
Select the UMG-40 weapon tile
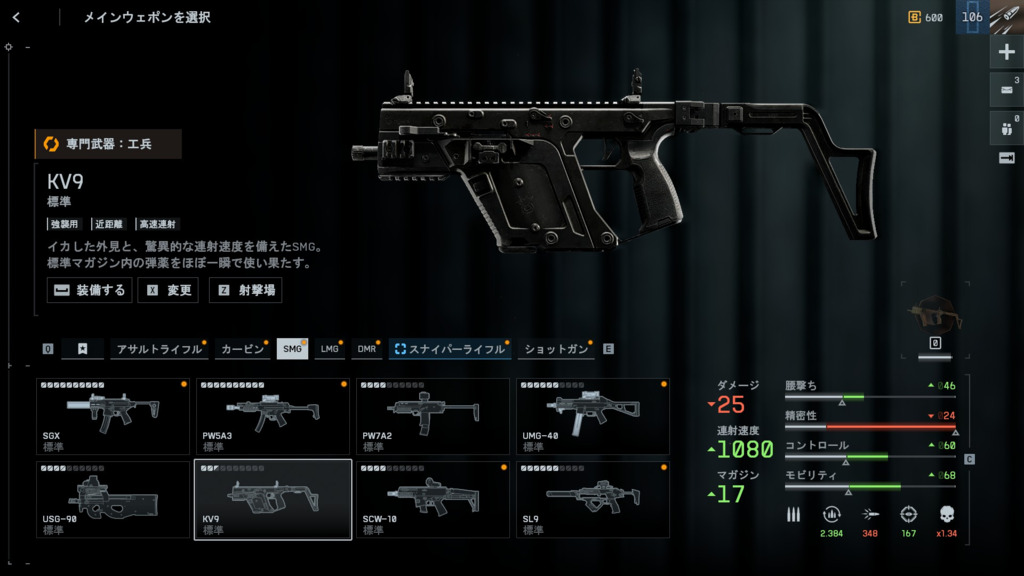click(592, 417)
